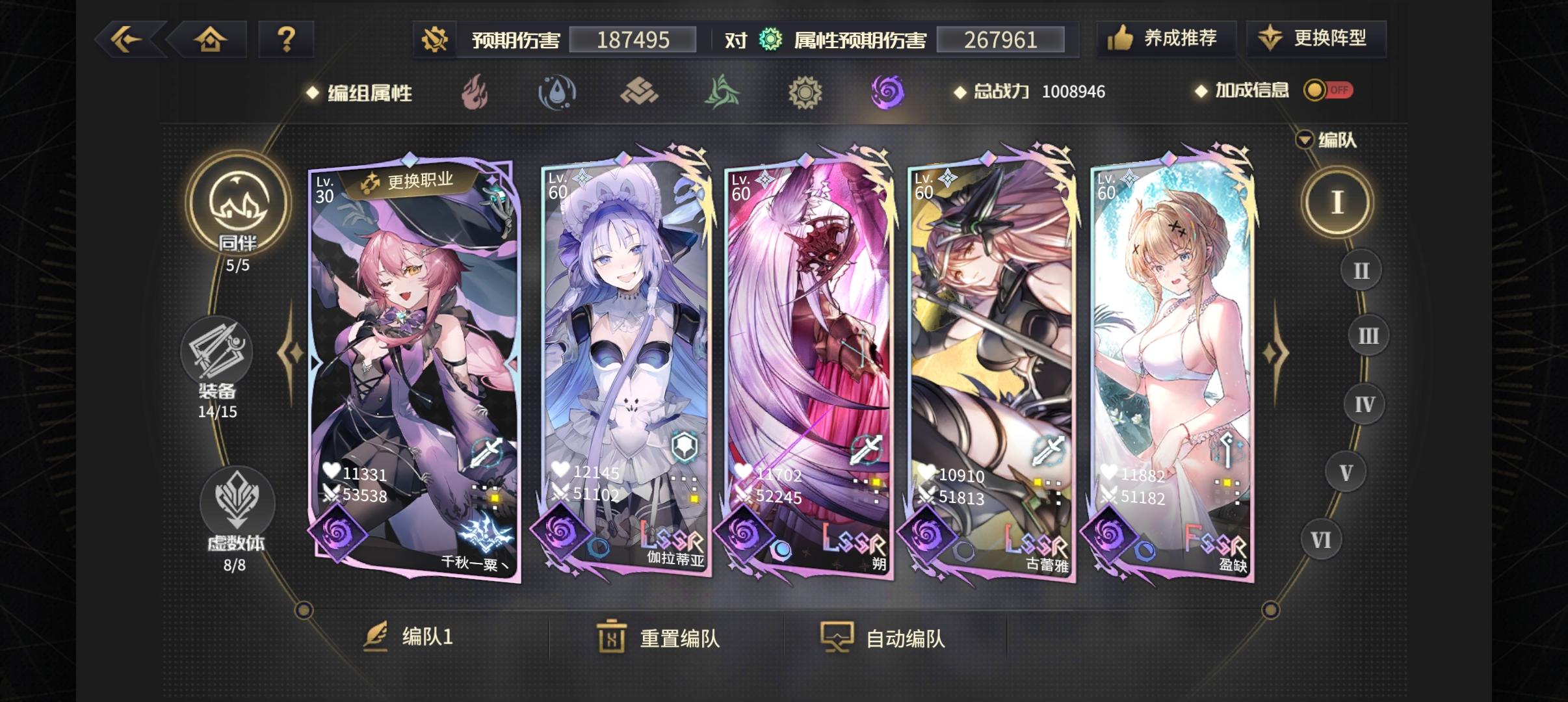Screen dimensions: 1568x702
Task: Open the help question mark icon
Action: [x=286, y=39]
